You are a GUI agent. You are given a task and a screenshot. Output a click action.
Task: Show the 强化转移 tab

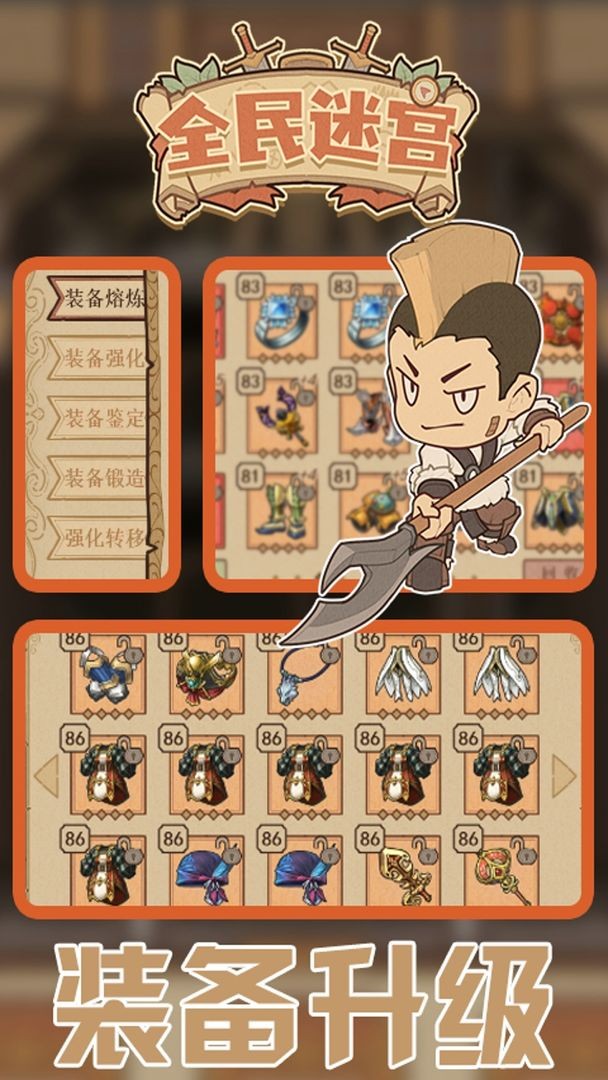coord(102,537)
